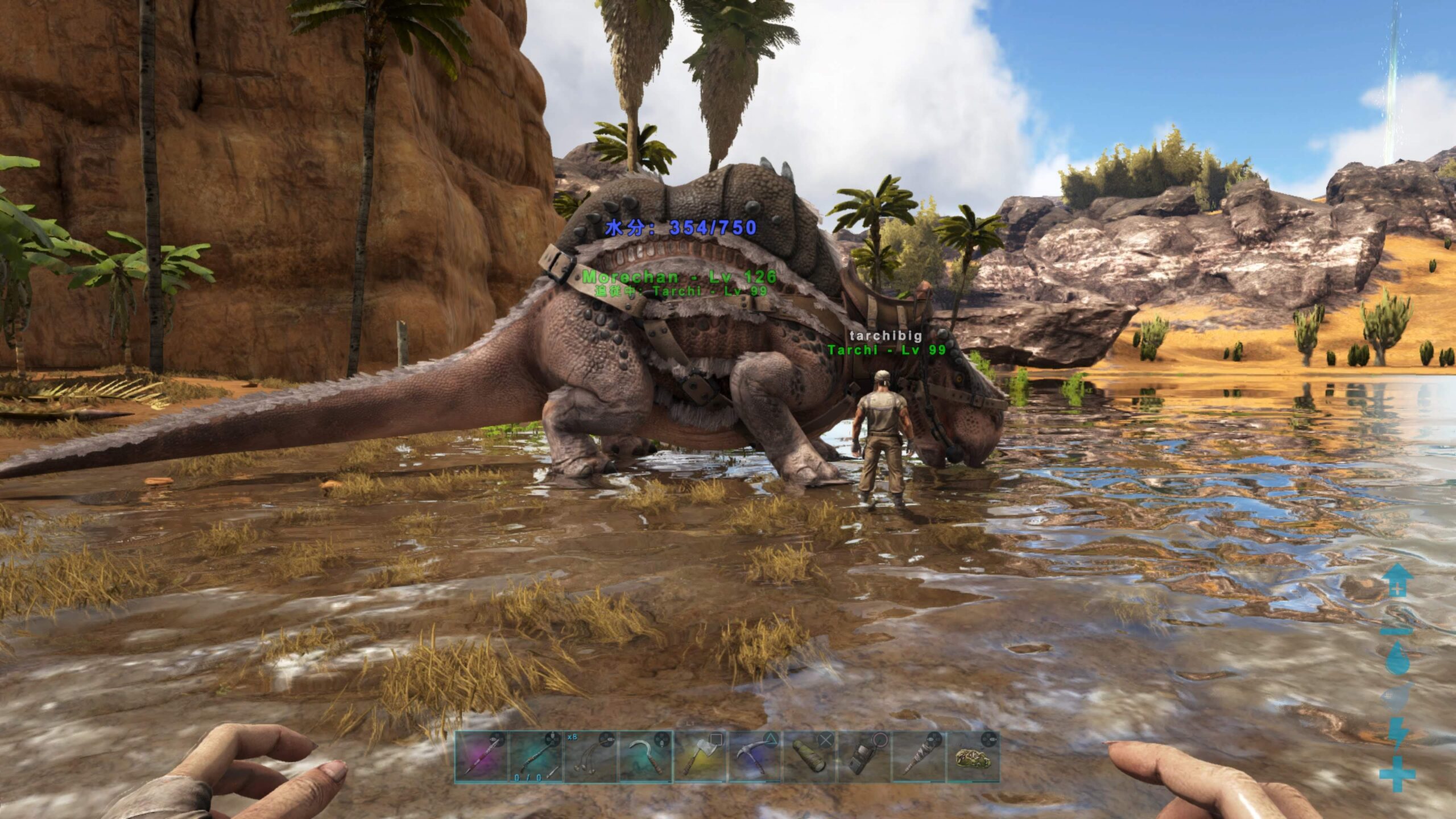The width and height of the screenshot is (1456, 819).
Task: Select the last hotbar slot with green food item
Action: (x=973, y=756)
